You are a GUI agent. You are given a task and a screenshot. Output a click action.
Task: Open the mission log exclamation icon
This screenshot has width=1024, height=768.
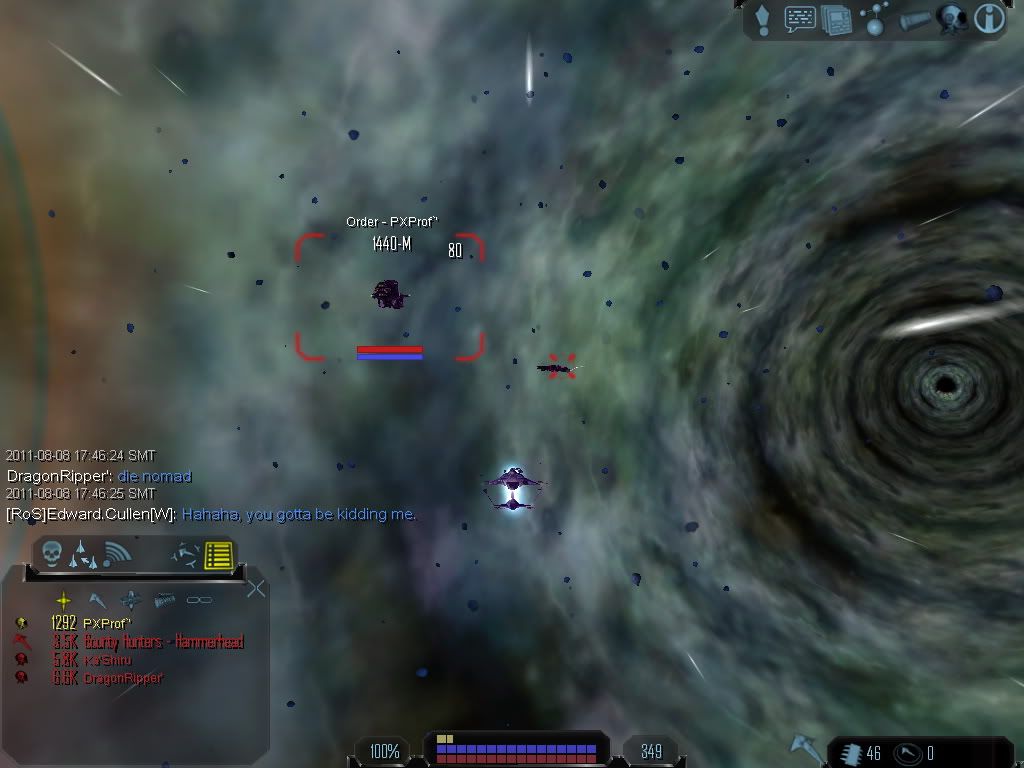click(x=764, y=20)
